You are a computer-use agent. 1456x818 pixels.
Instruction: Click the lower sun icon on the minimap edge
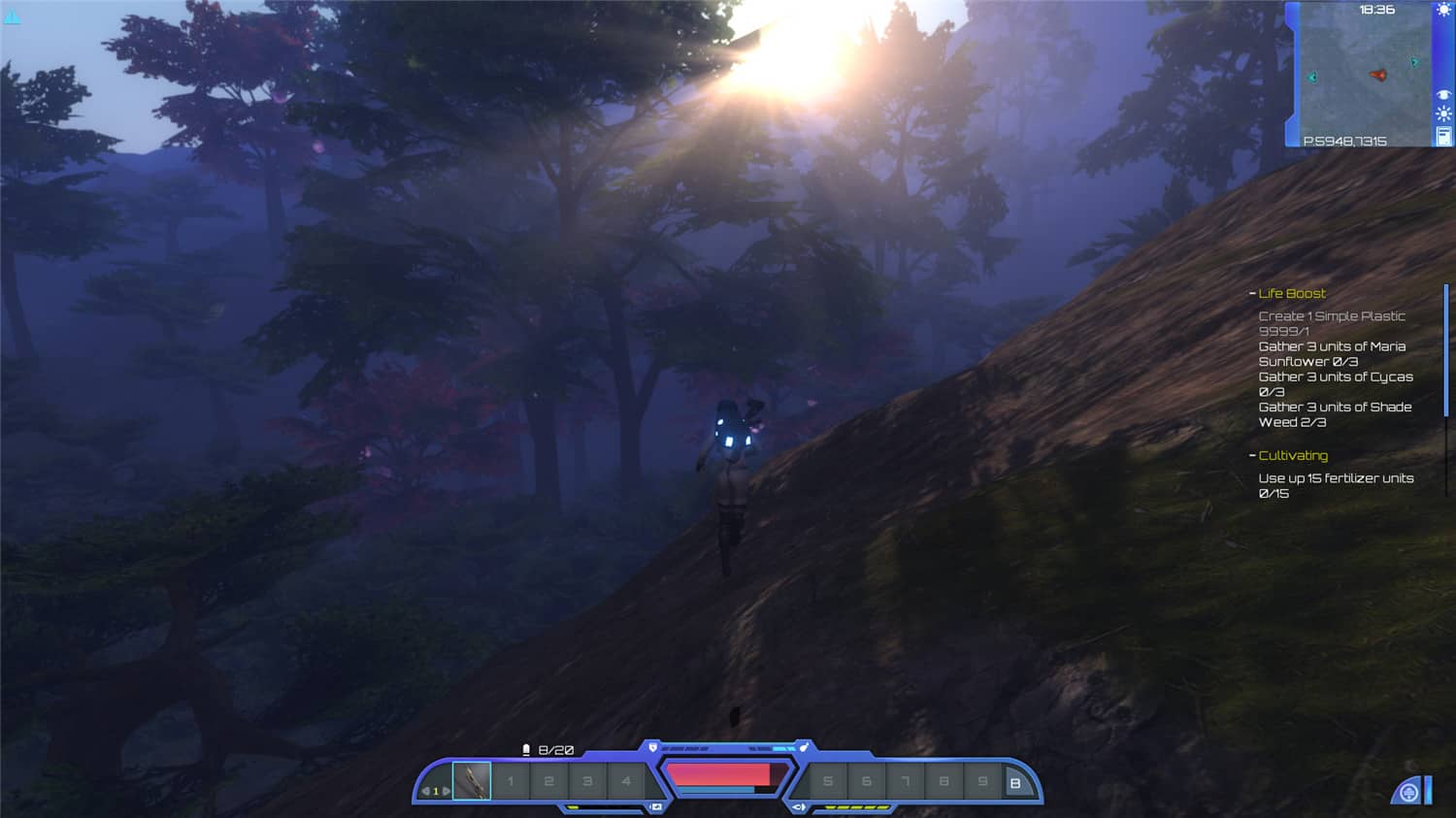point(1443,113)
